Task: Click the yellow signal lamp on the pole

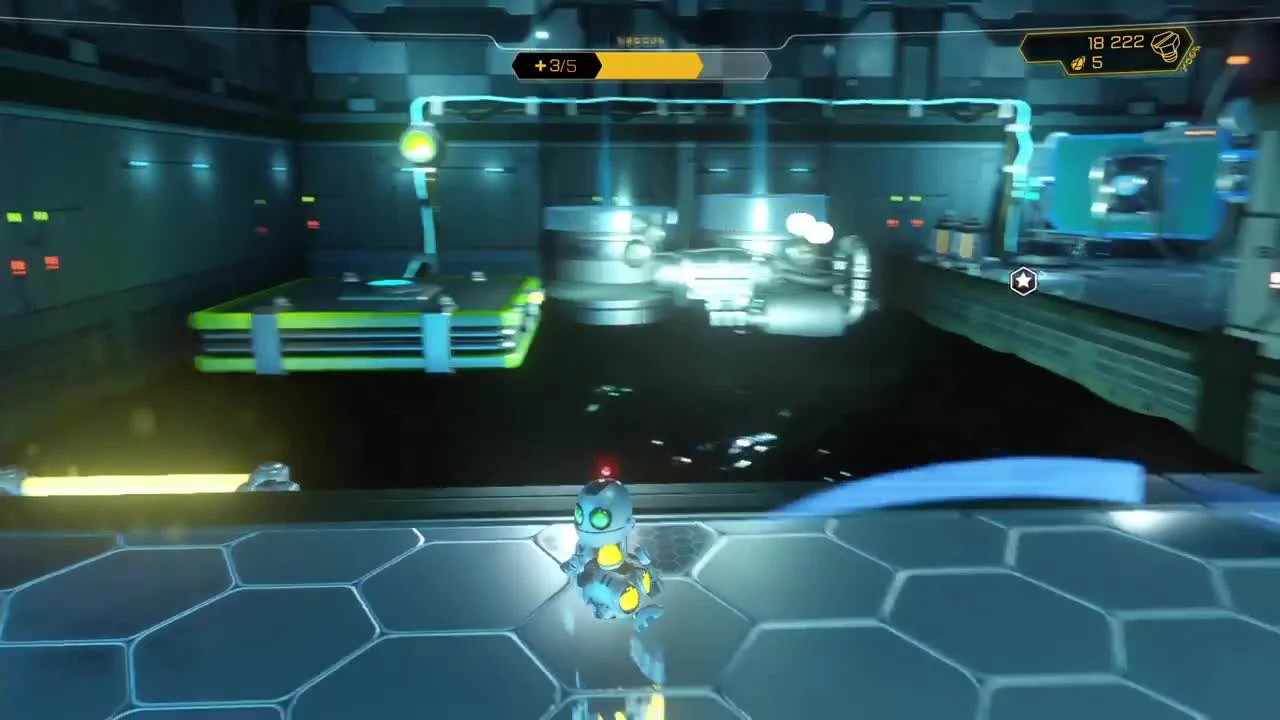Action: [x=418, y=145]
